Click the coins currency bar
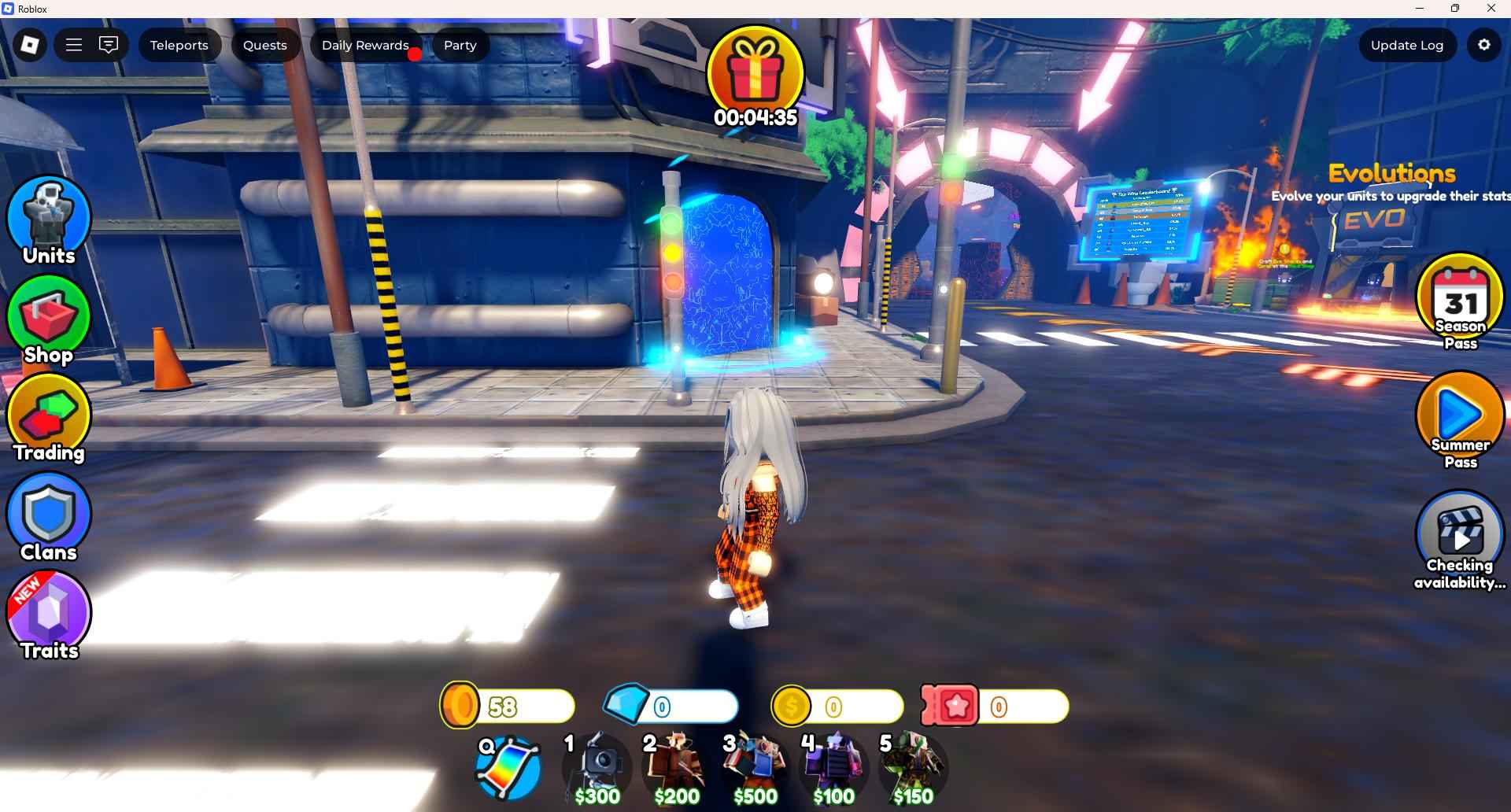This screenshot has width=1511, height=812. [x=508, y=706]
